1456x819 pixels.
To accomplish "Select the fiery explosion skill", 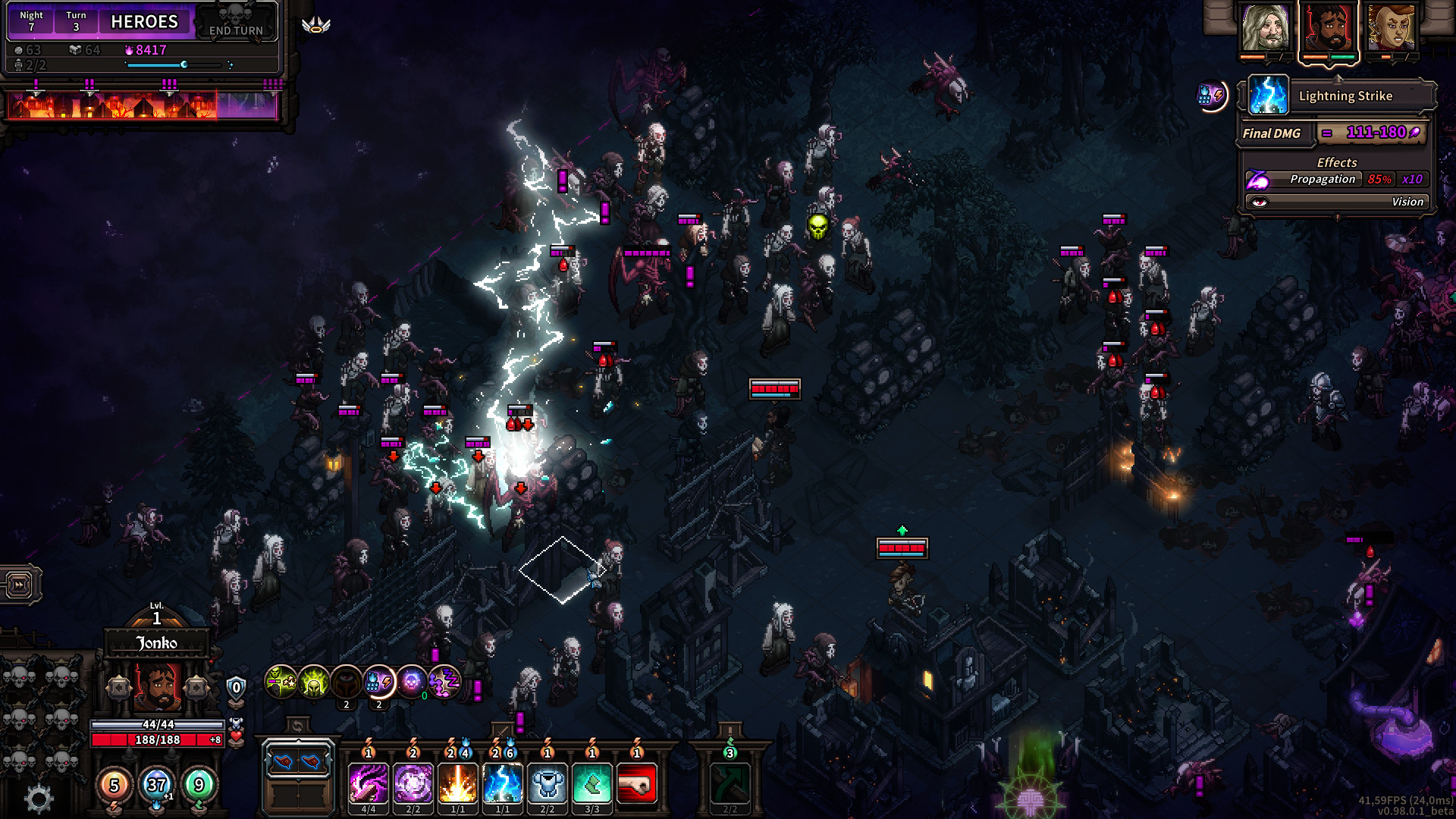I will pyautogui.click(x=457, y=783).
